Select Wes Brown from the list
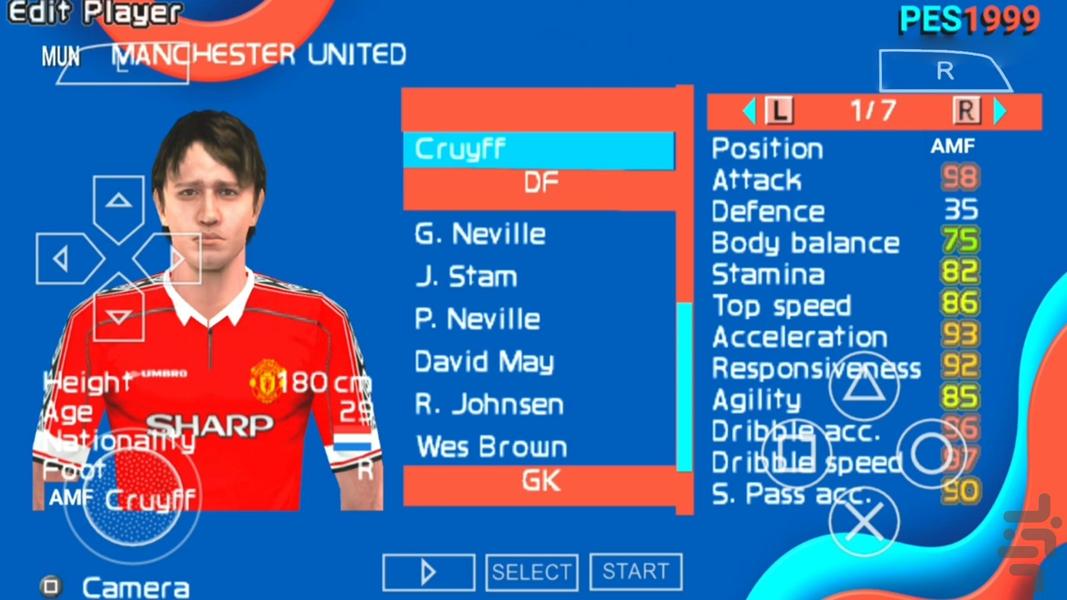The width and height of the screenshot is (1067, 600). (491, 447)
